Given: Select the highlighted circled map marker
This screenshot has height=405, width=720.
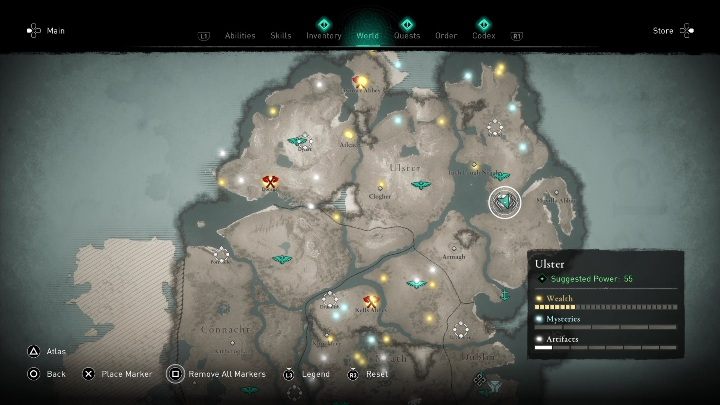Looking at the screenshot, I should pyautogui.click(x=505, y=203).
